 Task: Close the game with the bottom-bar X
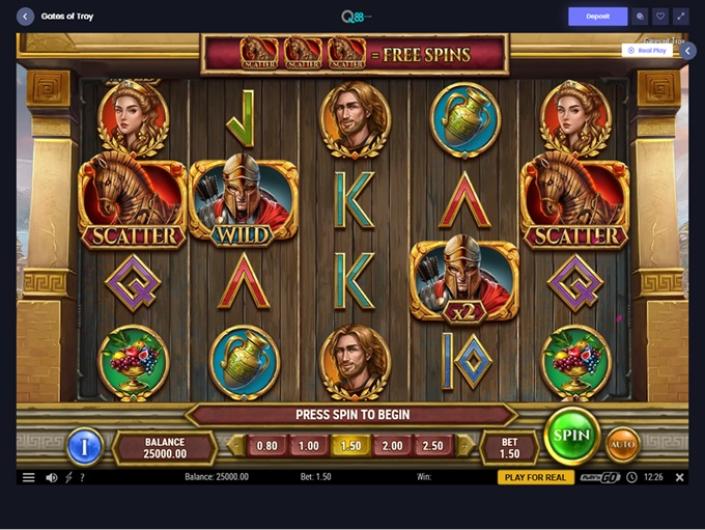pyautogui.click(x=679, y=477)
